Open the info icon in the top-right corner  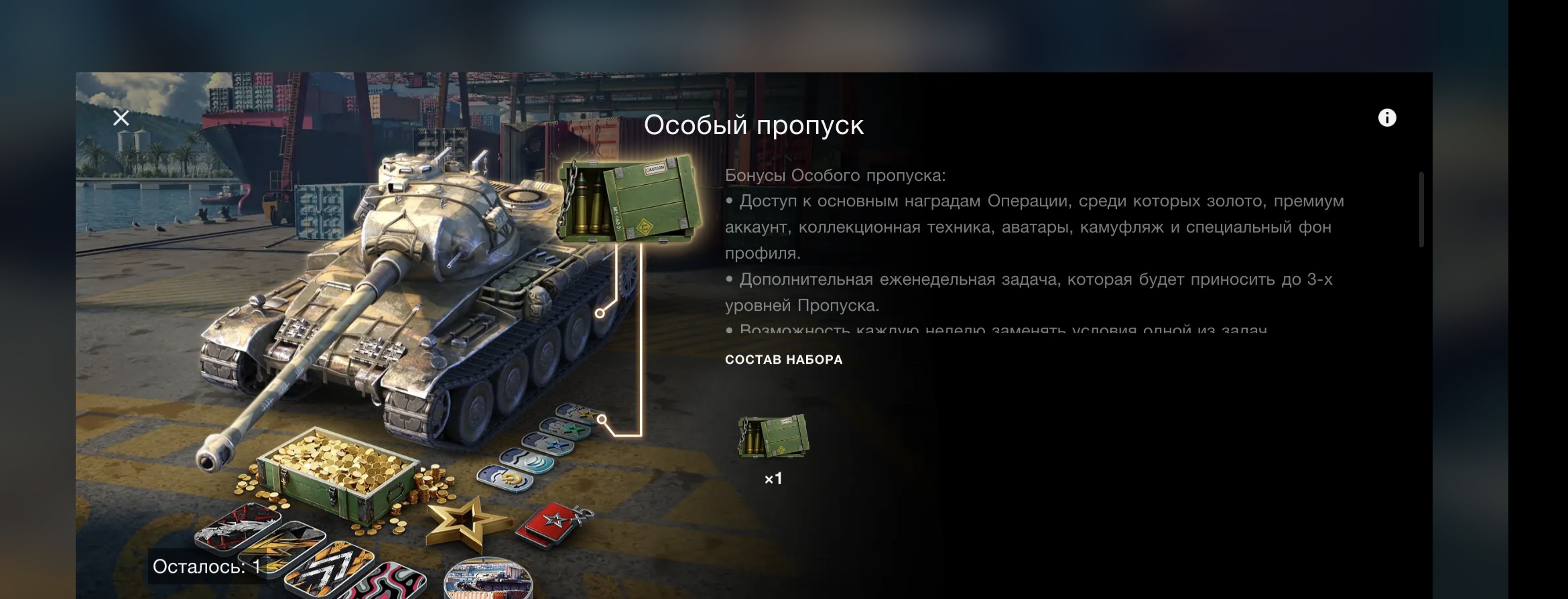tap(1388, 119)
